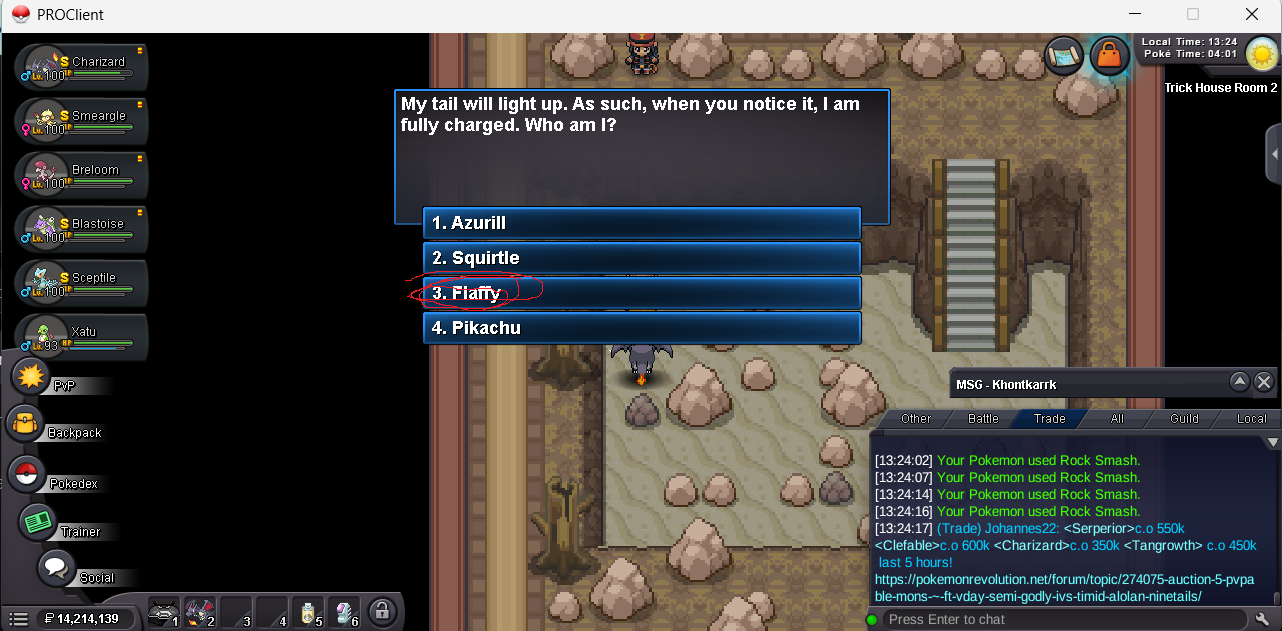Open the world map icon

[x=1064, y=55]
